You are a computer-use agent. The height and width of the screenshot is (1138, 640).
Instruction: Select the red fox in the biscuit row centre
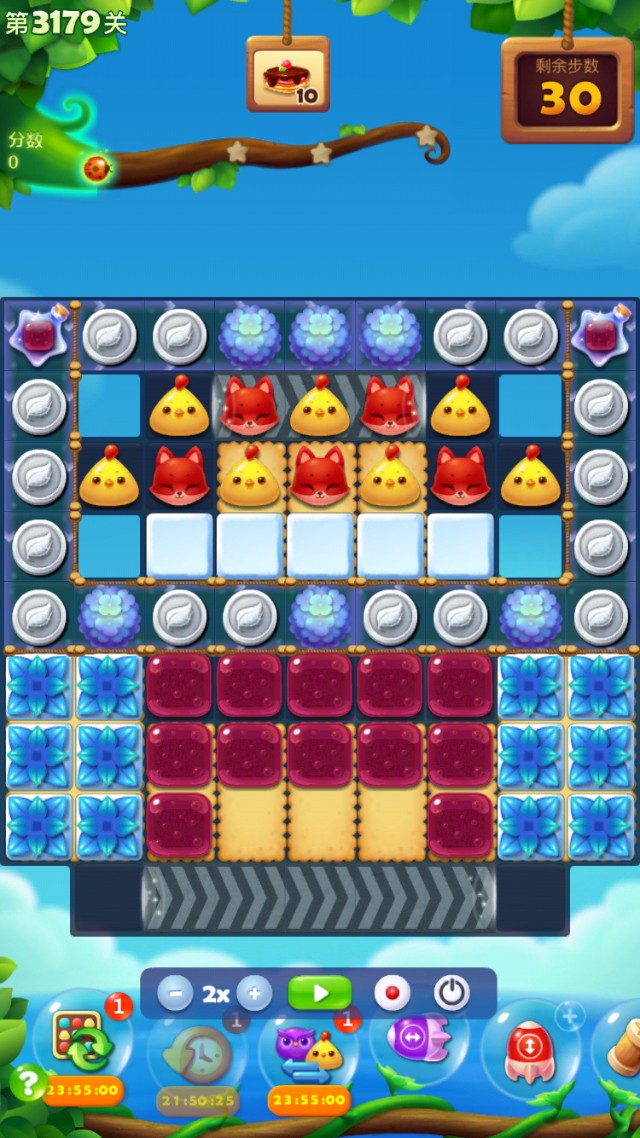(320, 476)
